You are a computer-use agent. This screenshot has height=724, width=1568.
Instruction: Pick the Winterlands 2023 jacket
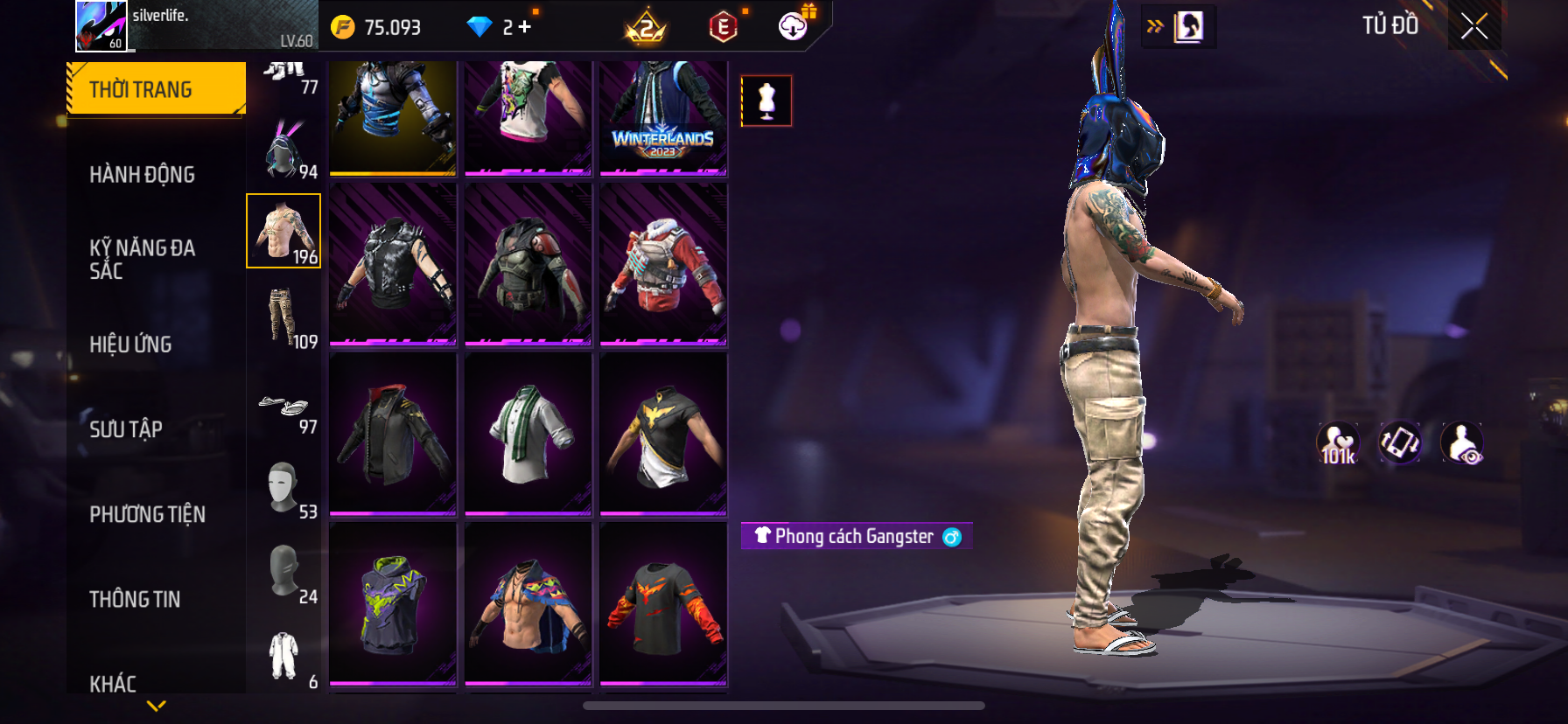663,118
